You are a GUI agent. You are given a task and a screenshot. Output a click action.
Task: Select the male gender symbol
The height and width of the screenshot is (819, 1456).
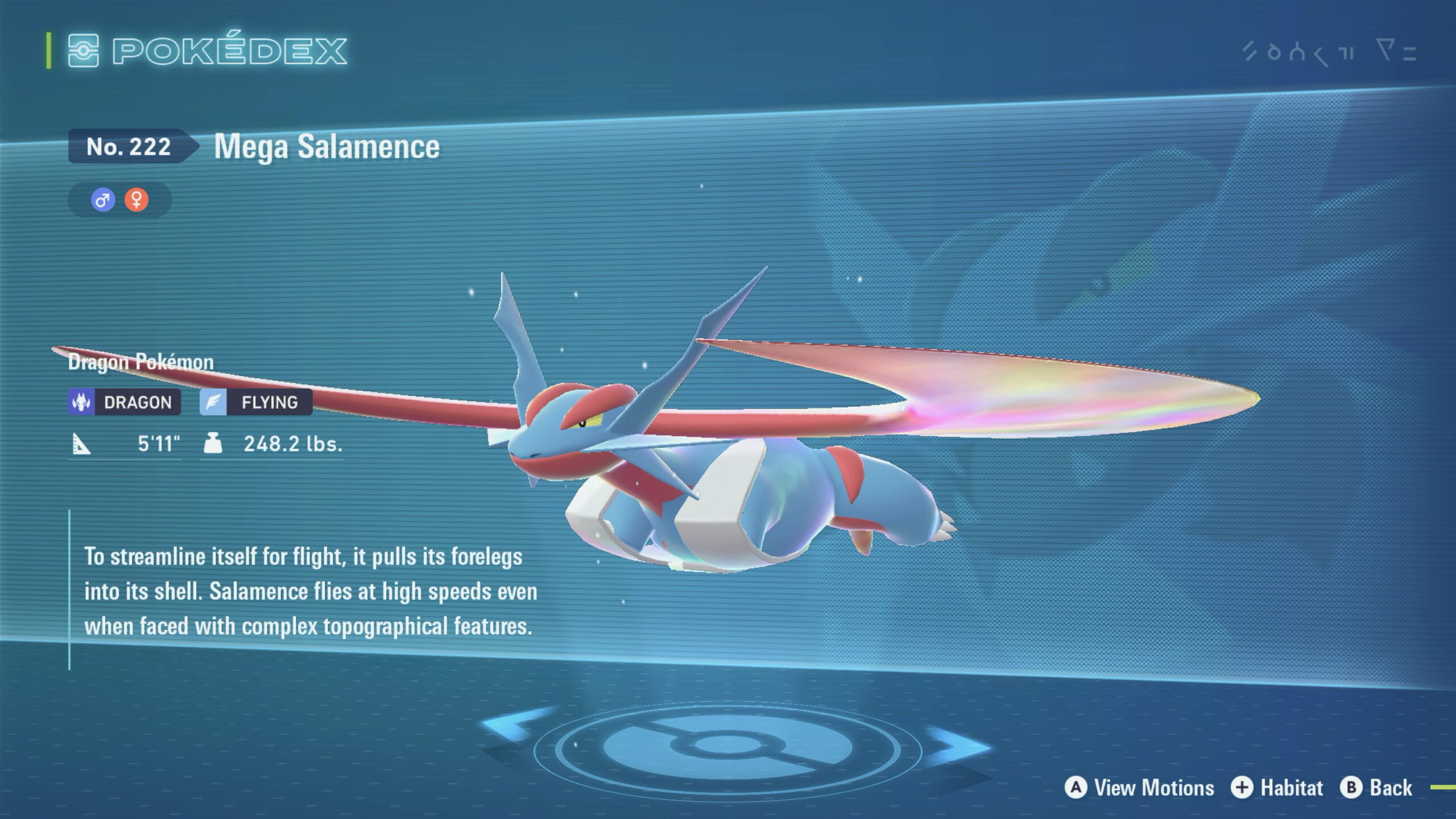pyautogui.click(x=103, y=200)
